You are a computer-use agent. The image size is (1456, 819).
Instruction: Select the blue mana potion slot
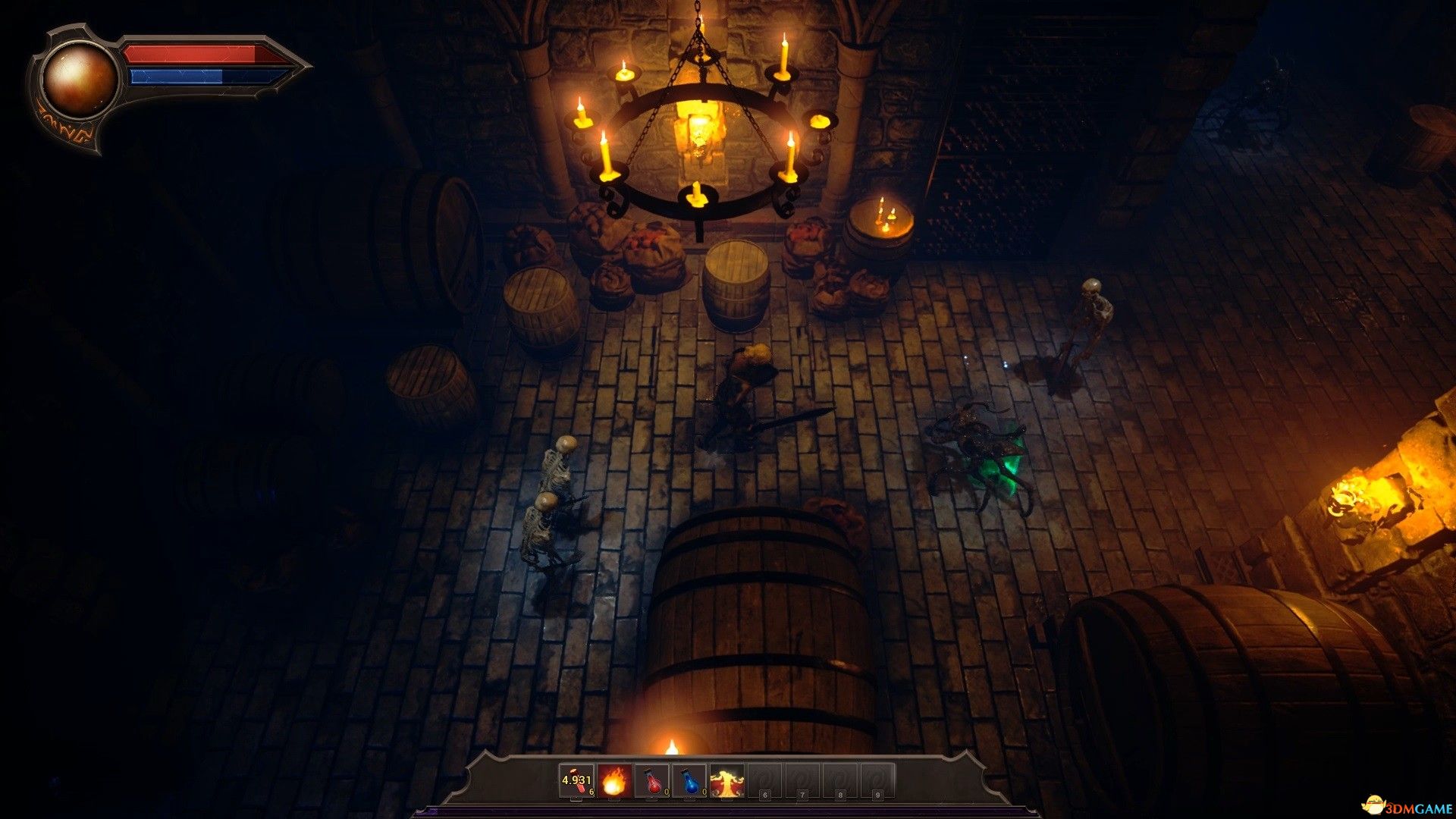689,781
